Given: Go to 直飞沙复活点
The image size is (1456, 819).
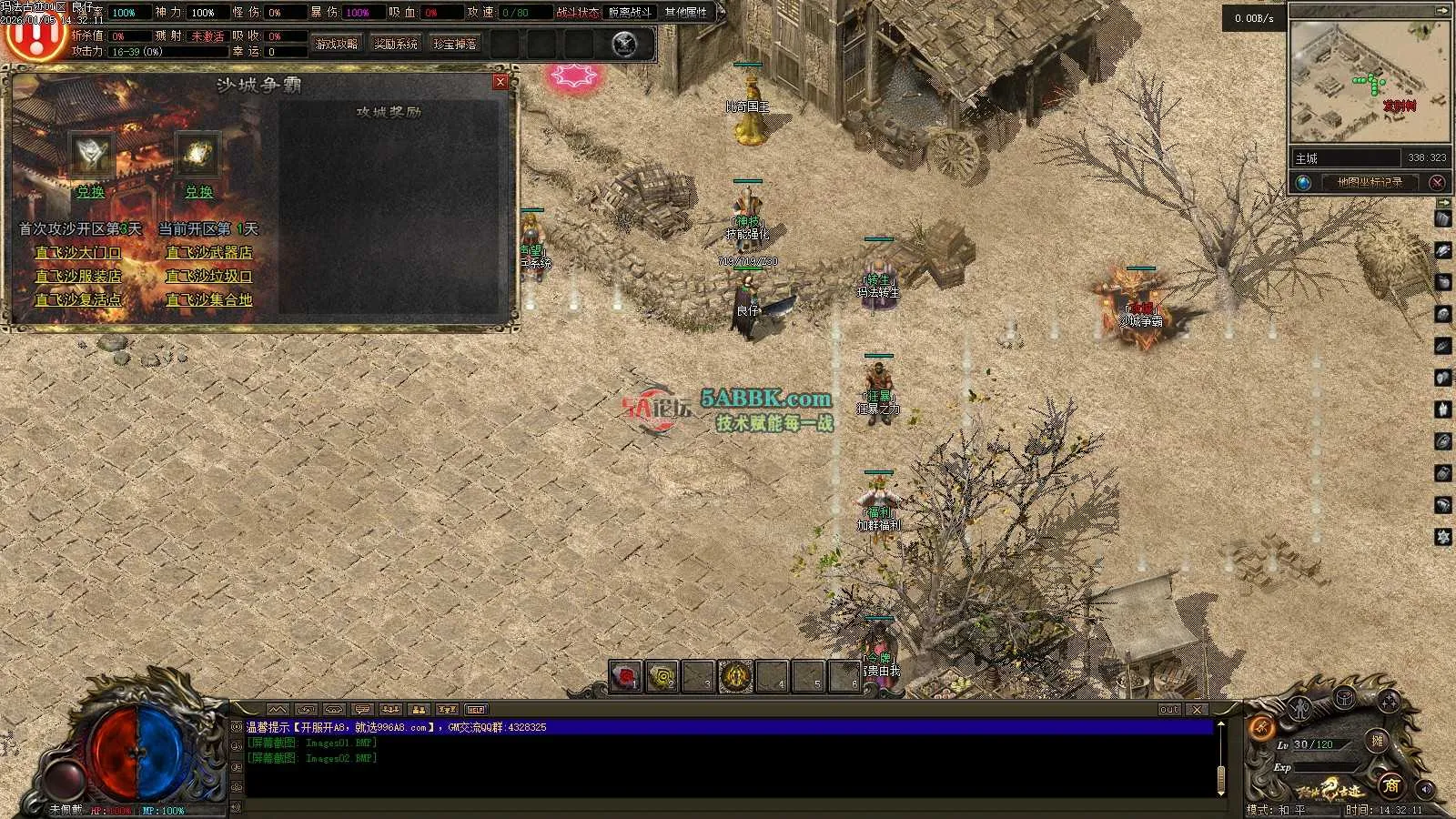Looking at the screenshot, I should 78,299.
